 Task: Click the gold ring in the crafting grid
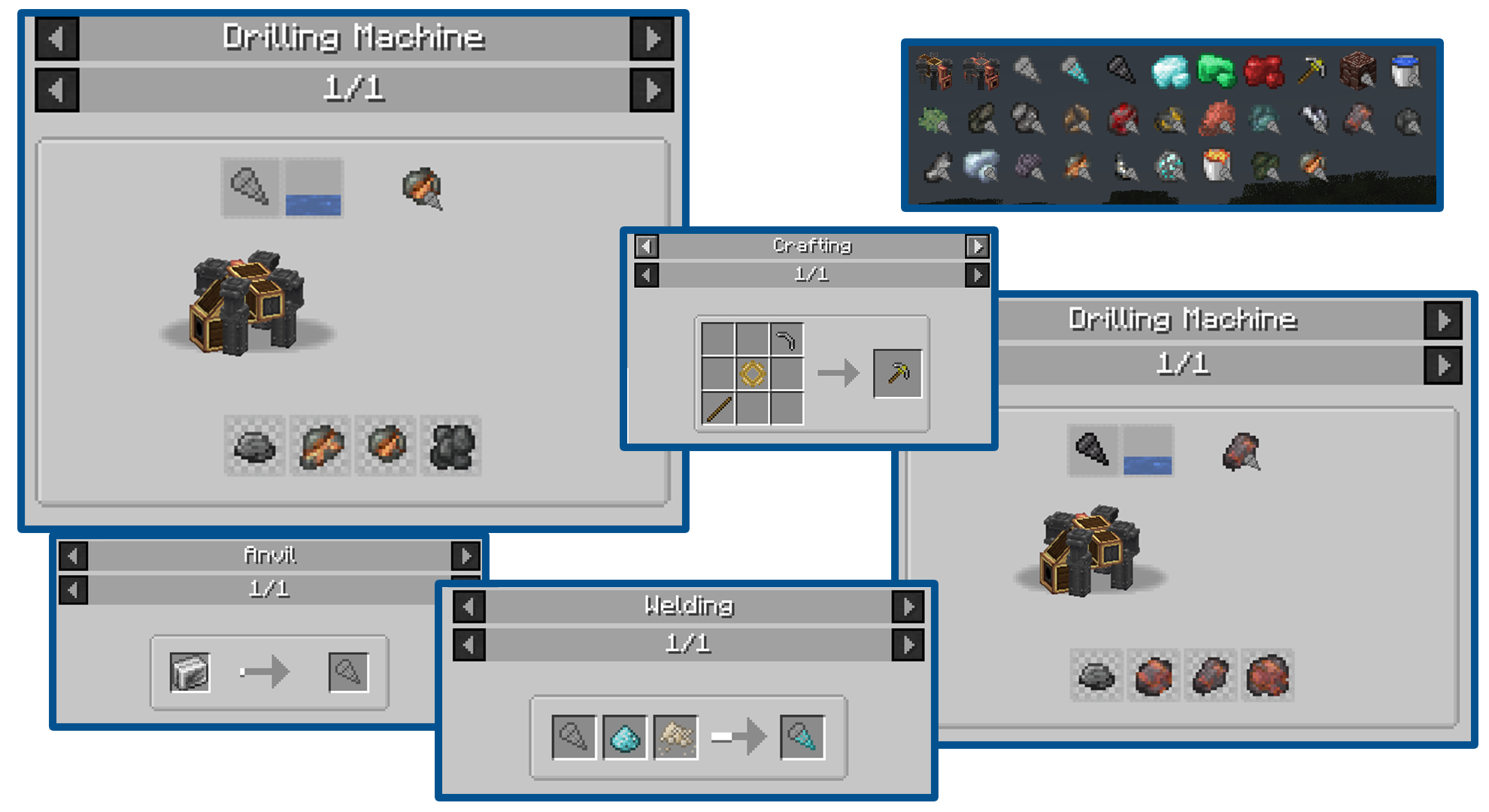point(753,373)
